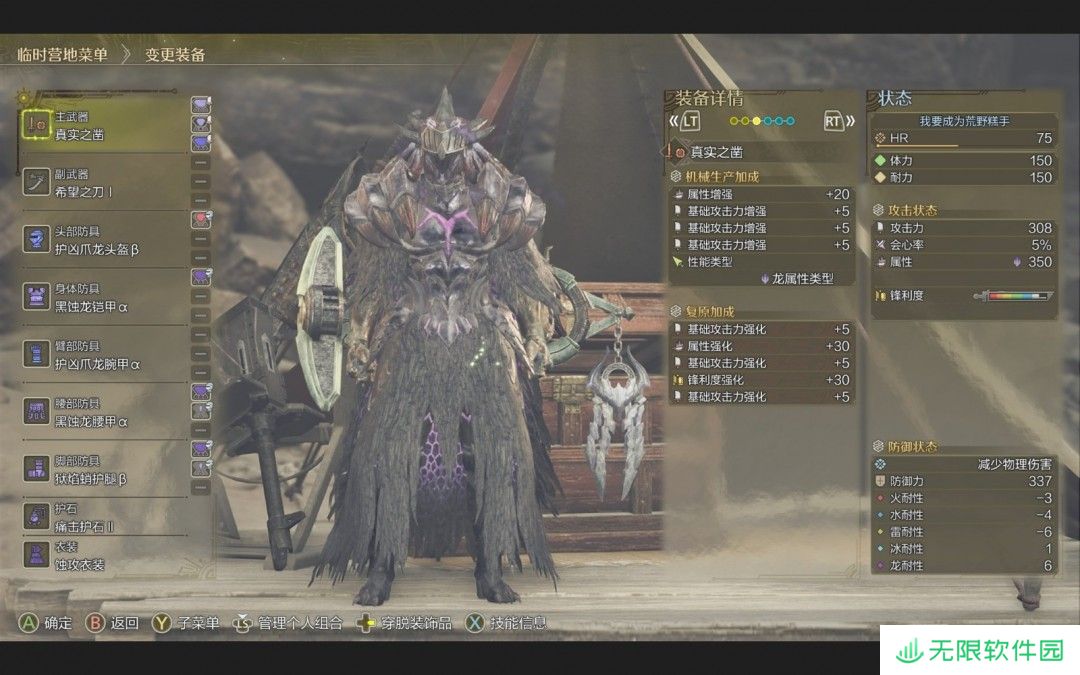Image resolution: width=1080 pixels, height=675 pixels.
Task: Click the 状态 status panel header
Action: [896, 98]
